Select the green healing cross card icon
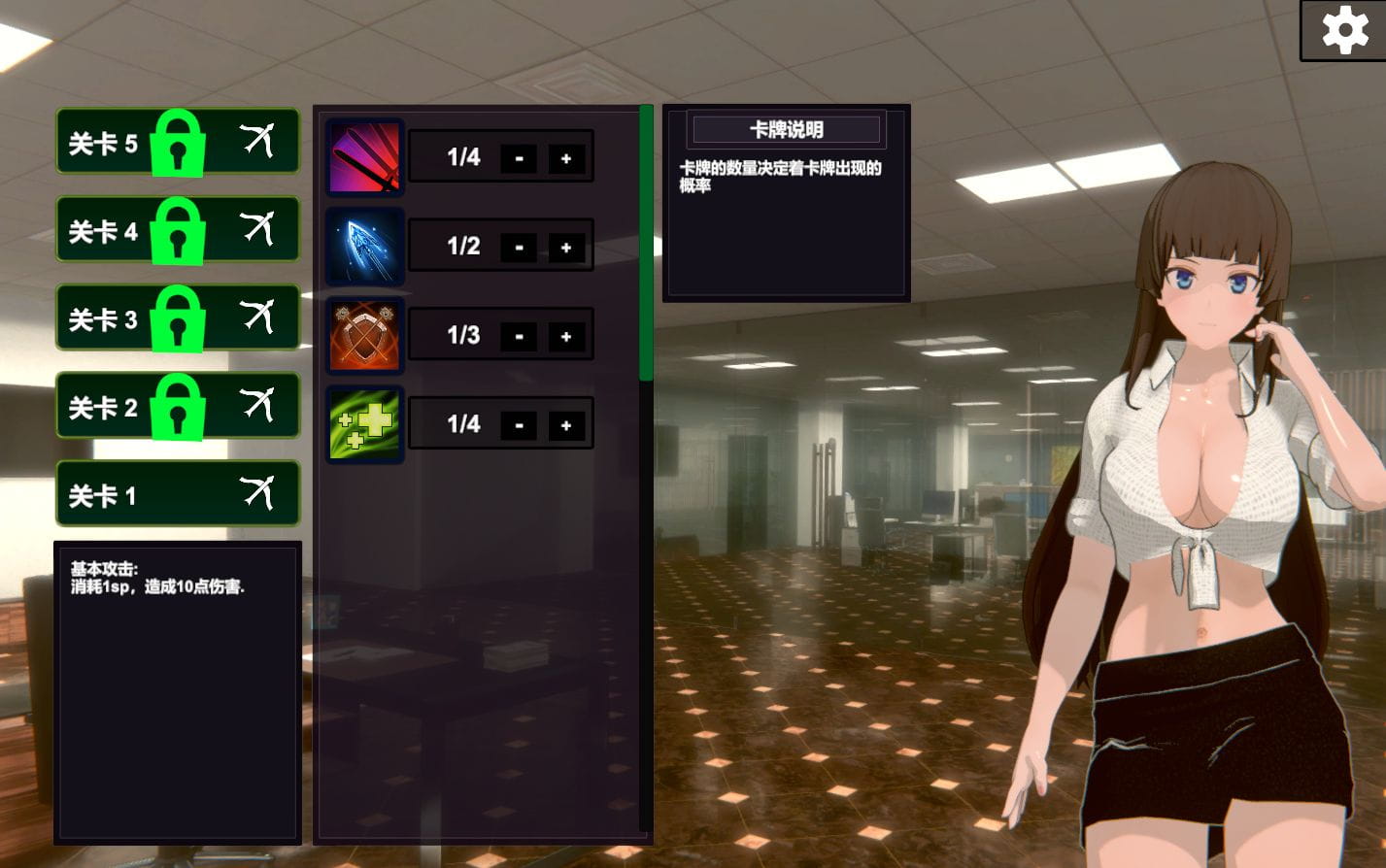 pyautogui.click(x=364, y=423)
